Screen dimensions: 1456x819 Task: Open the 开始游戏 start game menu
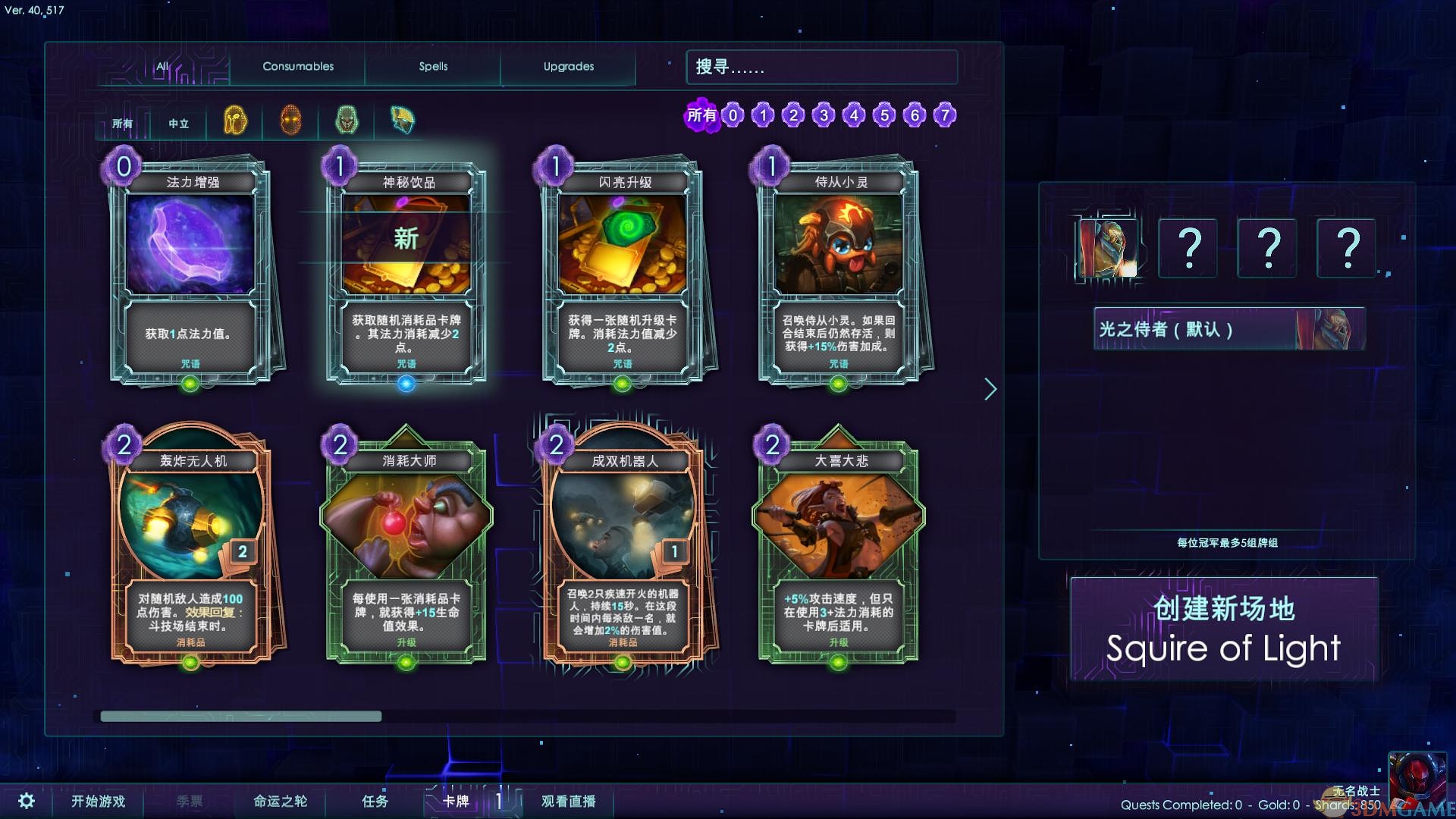(99, 801)
